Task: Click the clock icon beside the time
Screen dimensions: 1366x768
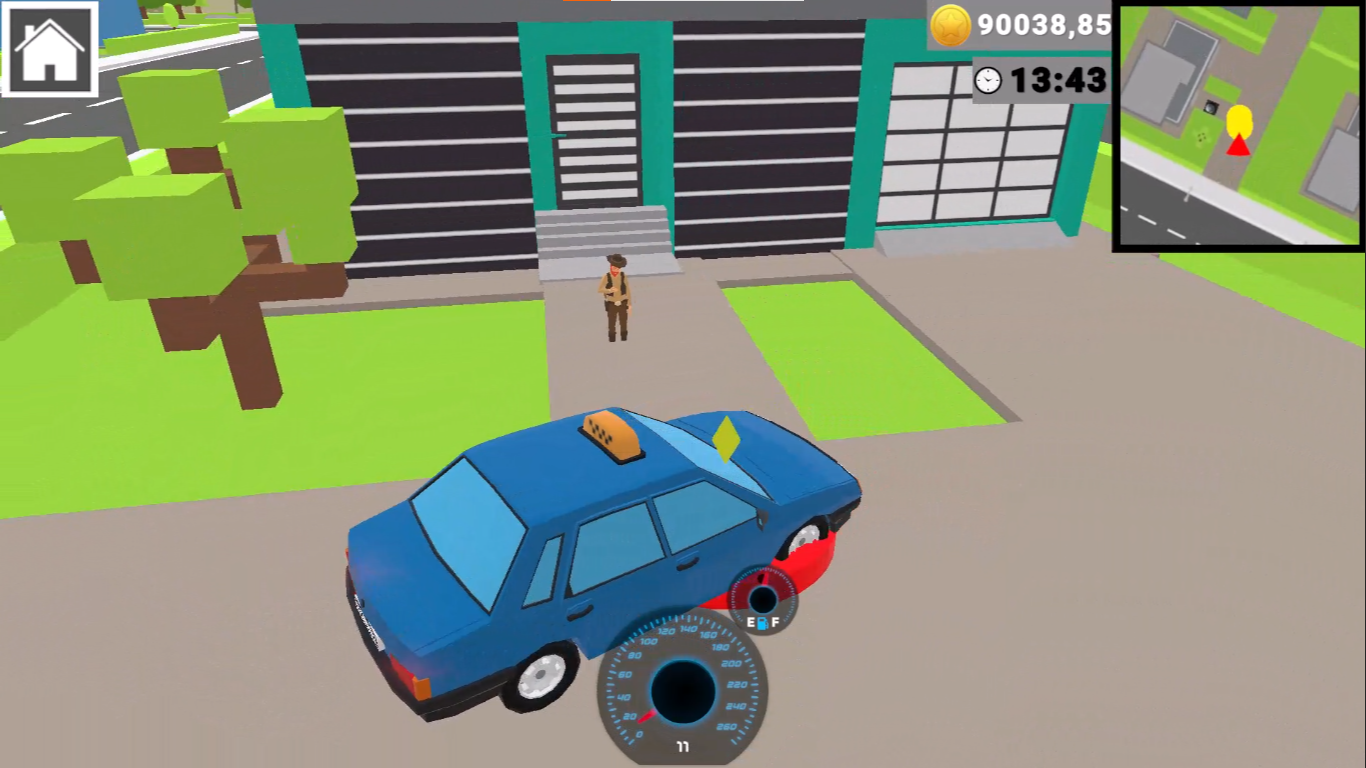Action: pyautogui.click(x=986, y=81)
